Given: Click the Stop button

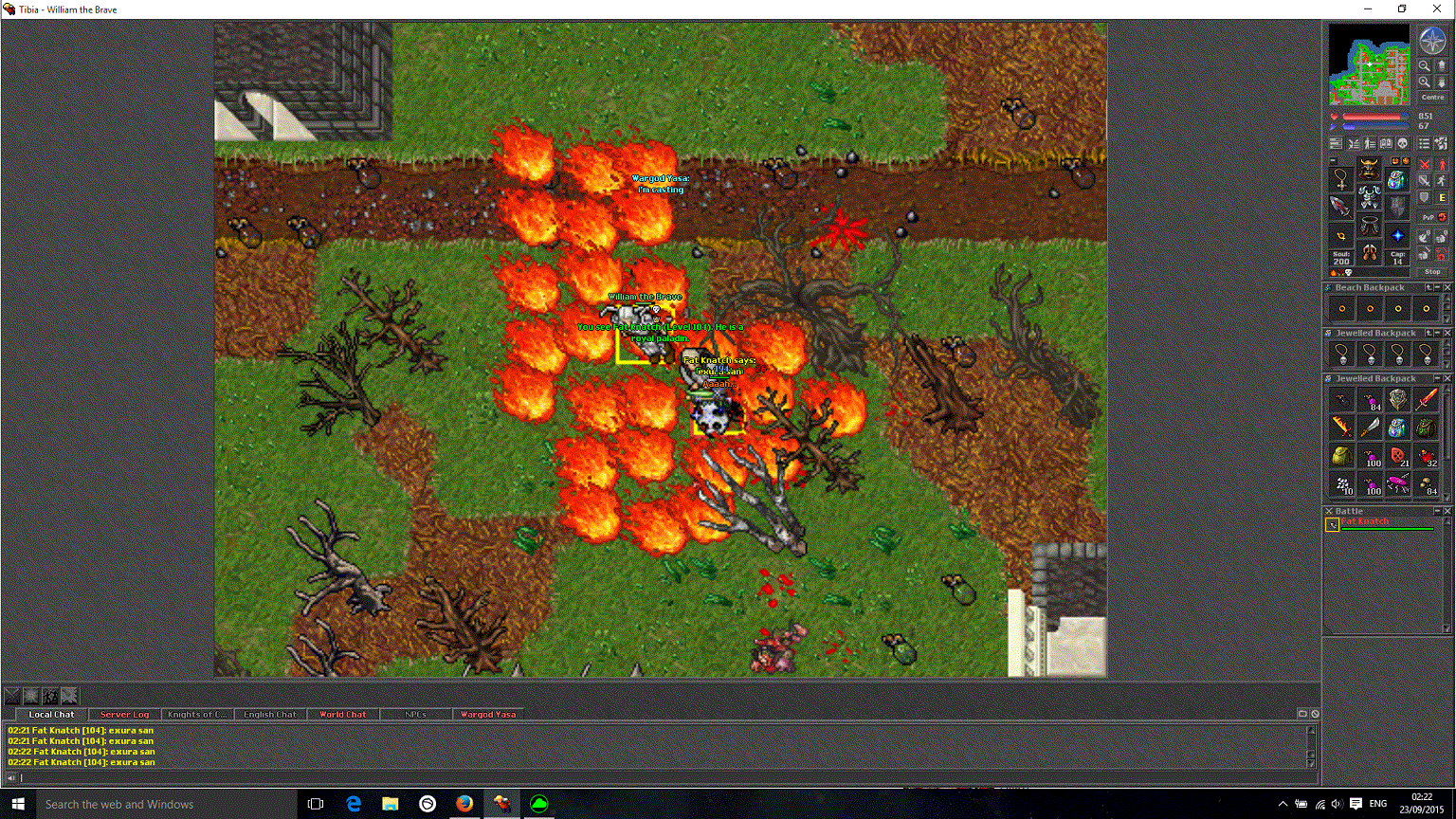Looking at the screenshot, I should (1432, 271).
